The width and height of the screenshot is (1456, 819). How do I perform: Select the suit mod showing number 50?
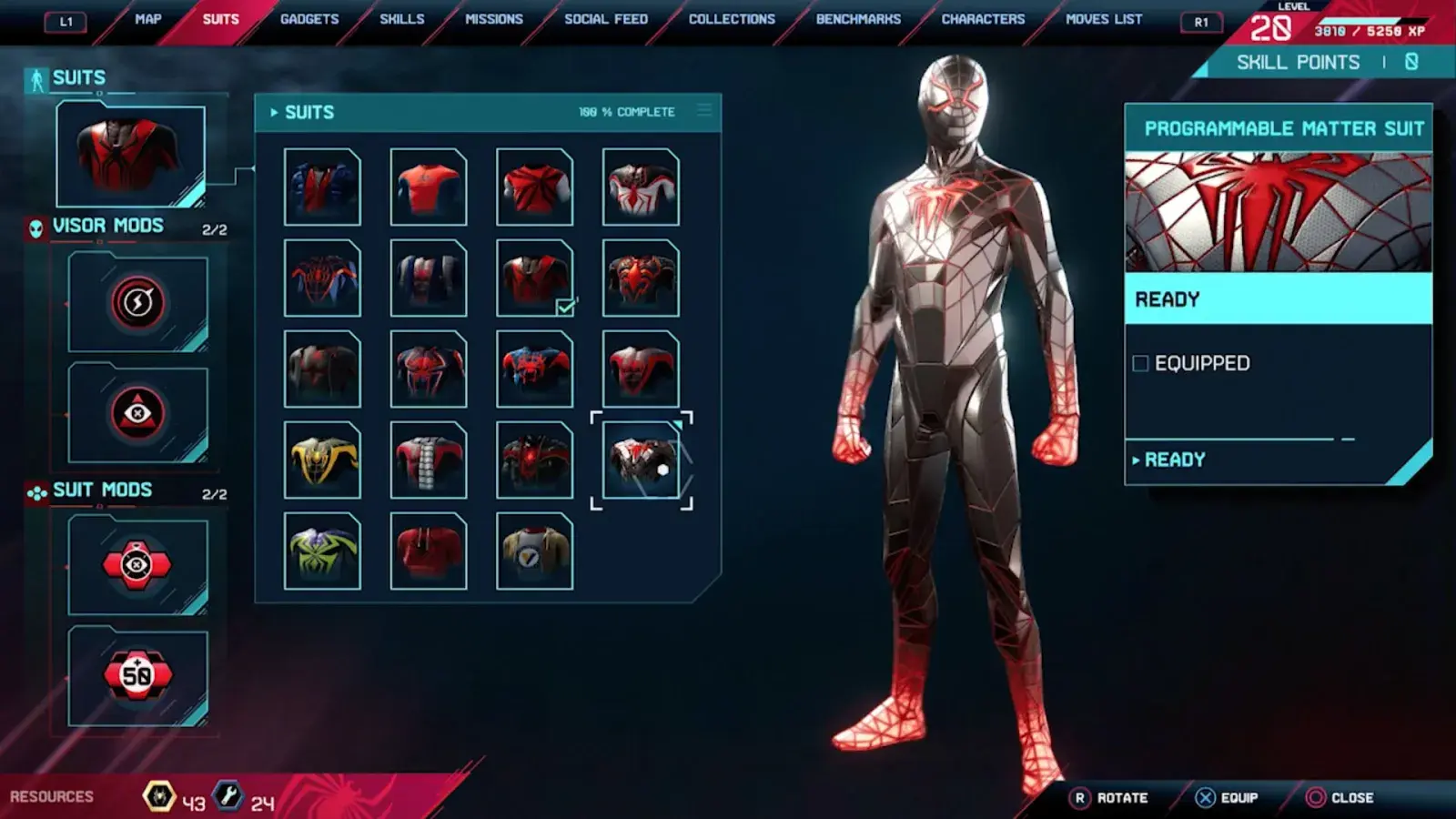pos(137,675)
